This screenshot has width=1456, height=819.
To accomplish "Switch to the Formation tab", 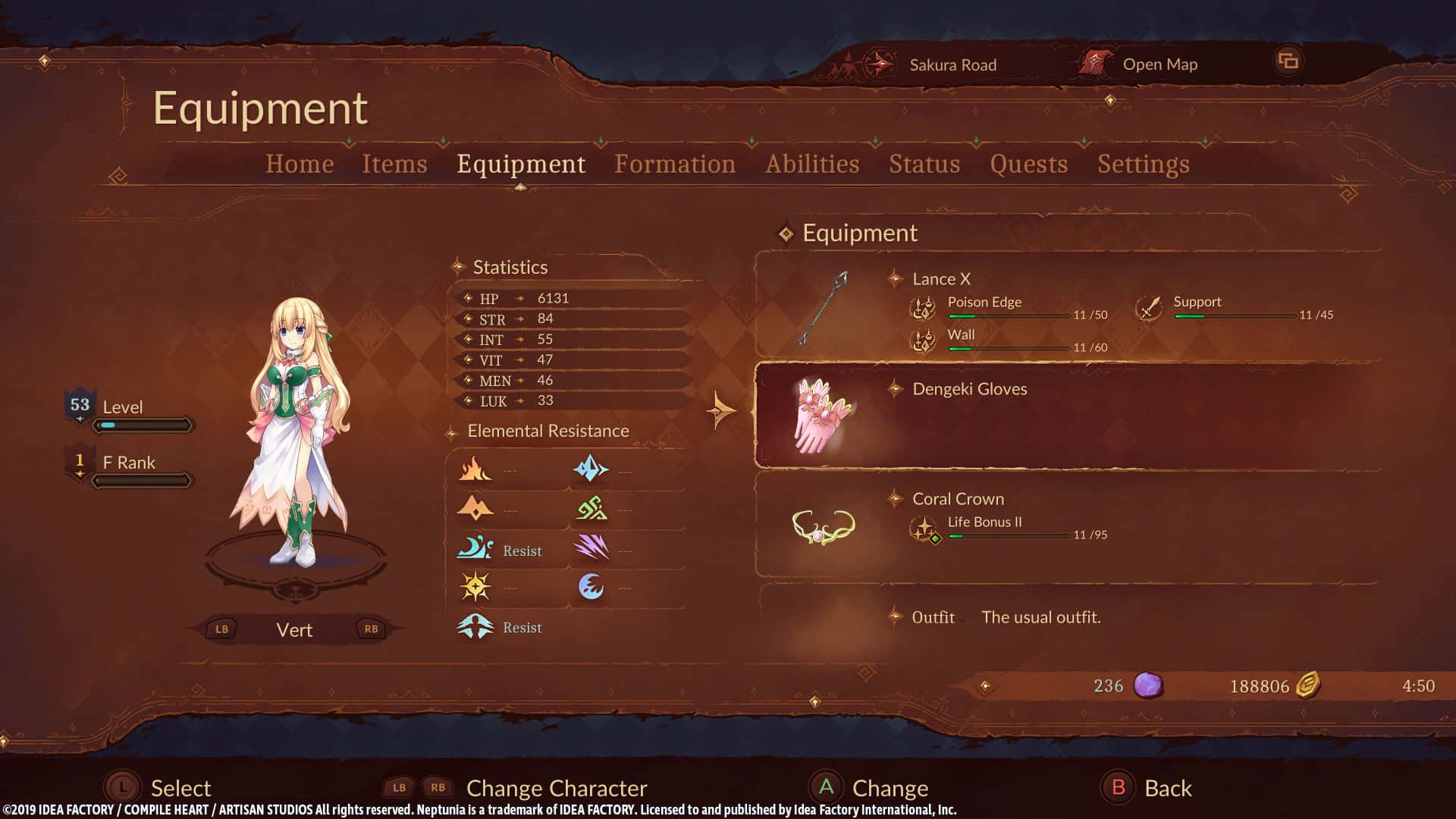I will pyautogui.click(x=675, y=164).
